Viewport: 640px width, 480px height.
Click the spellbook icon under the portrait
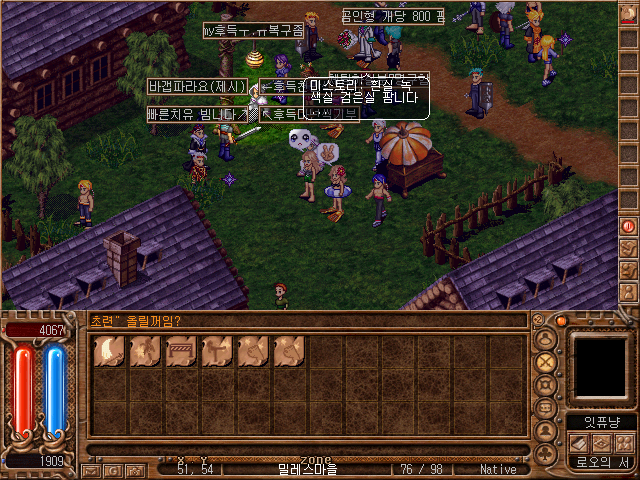point(578,443)
